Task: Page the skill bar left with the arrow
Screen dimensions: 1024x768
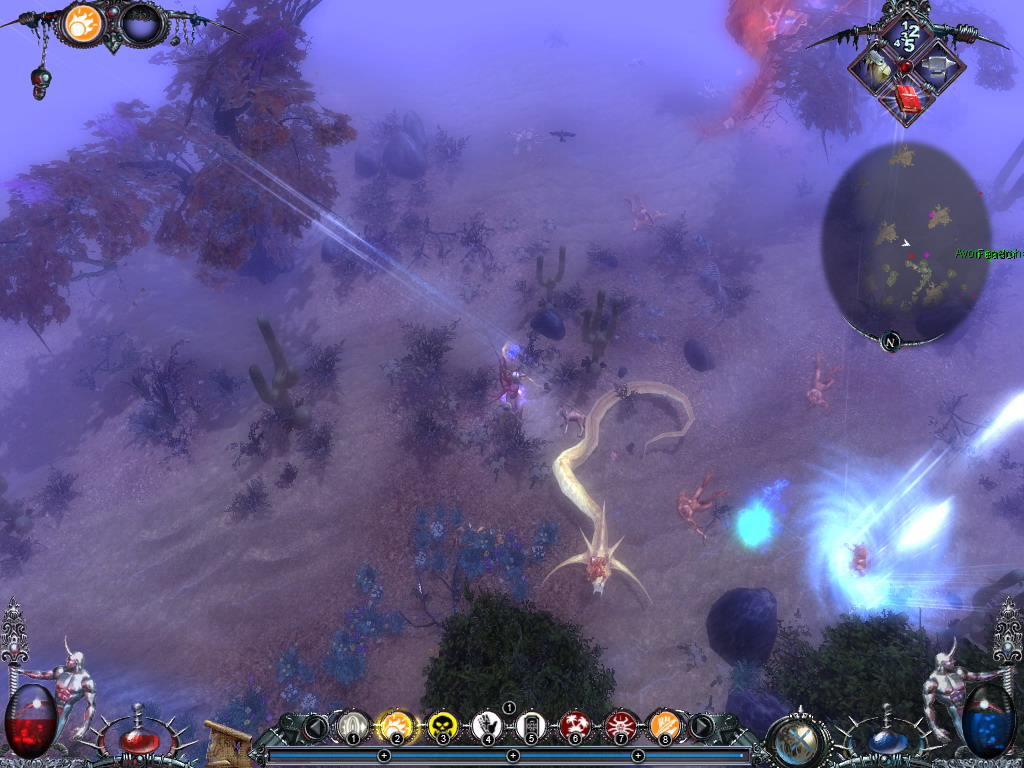Action: [316, 726]
